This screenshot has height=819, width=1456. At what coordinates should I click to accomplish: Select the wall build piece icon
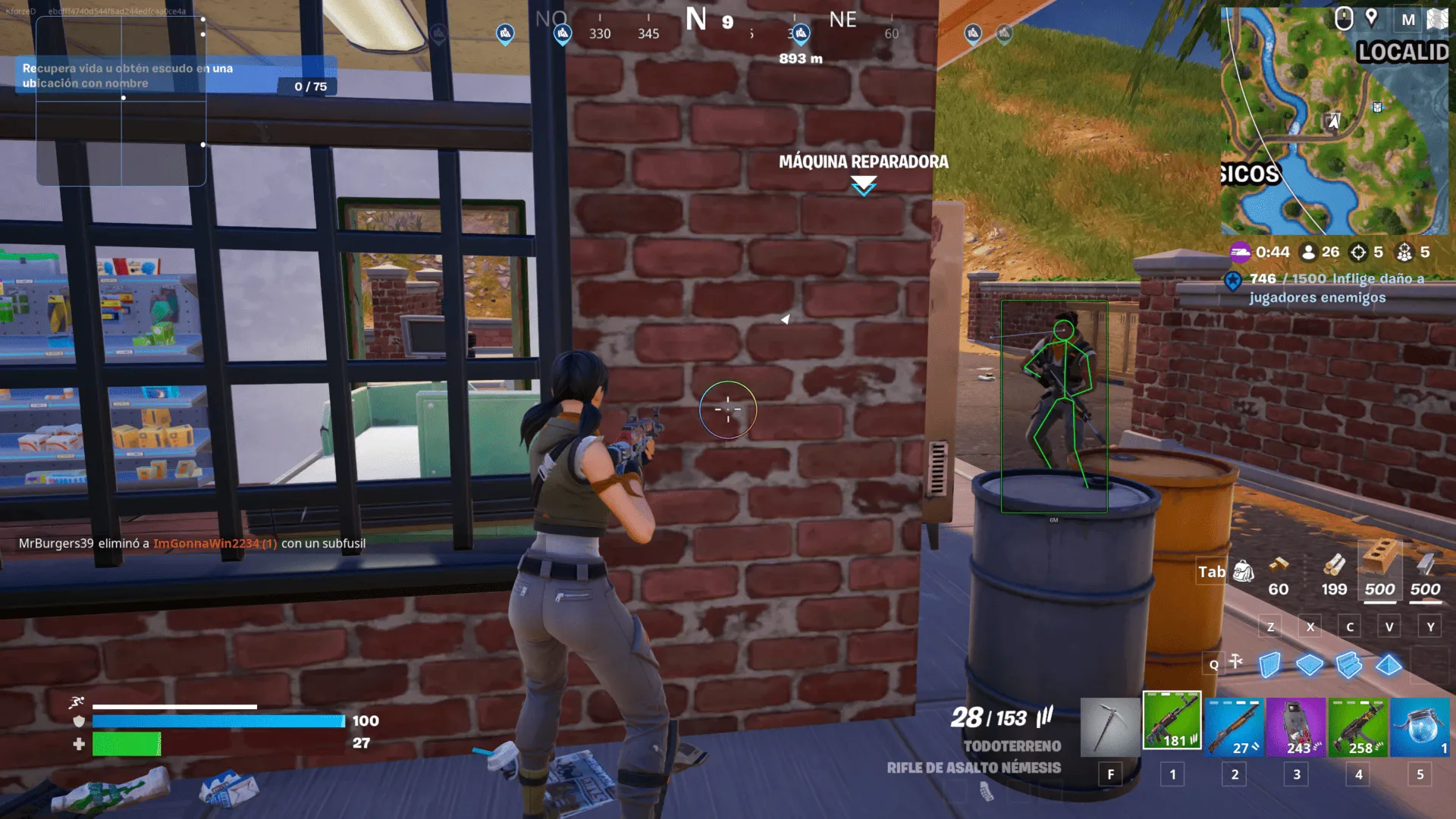pyautogui.click(x=1269, y=664)
